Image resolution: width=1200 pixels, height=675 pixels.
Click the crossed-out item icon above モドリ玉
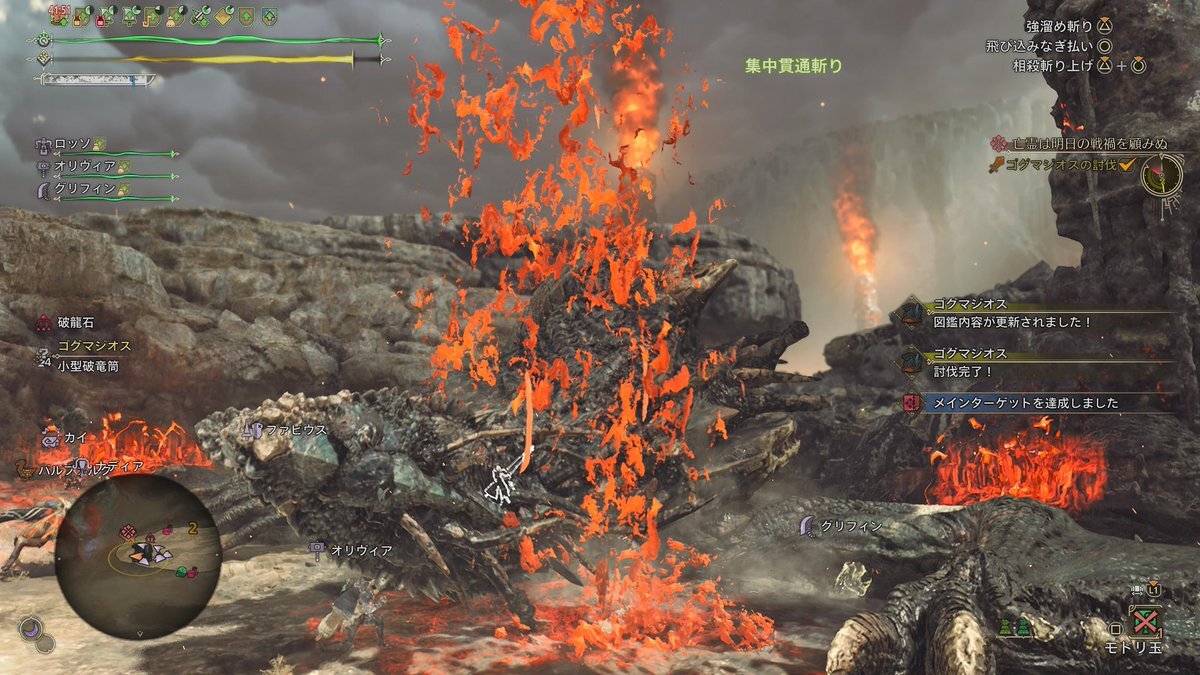click(x=1146, y=620)
